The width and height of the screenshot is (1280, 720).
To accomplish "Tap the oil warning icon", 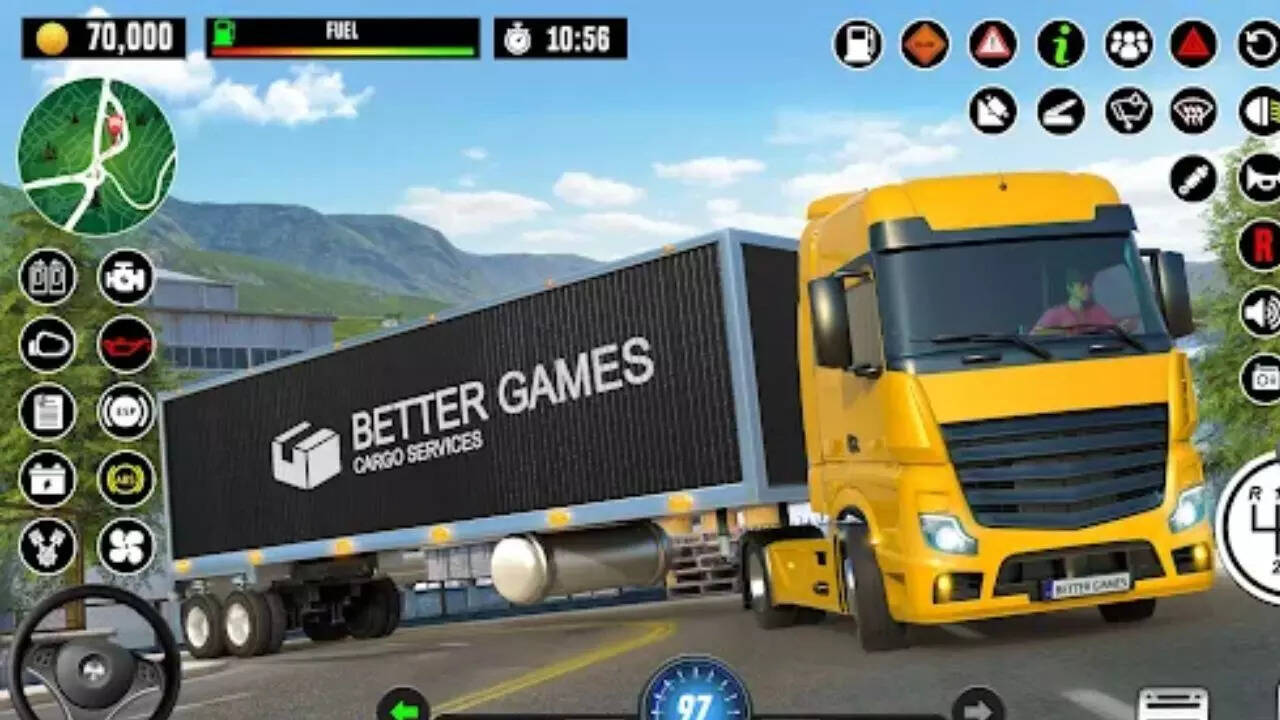I will [121, 345].
